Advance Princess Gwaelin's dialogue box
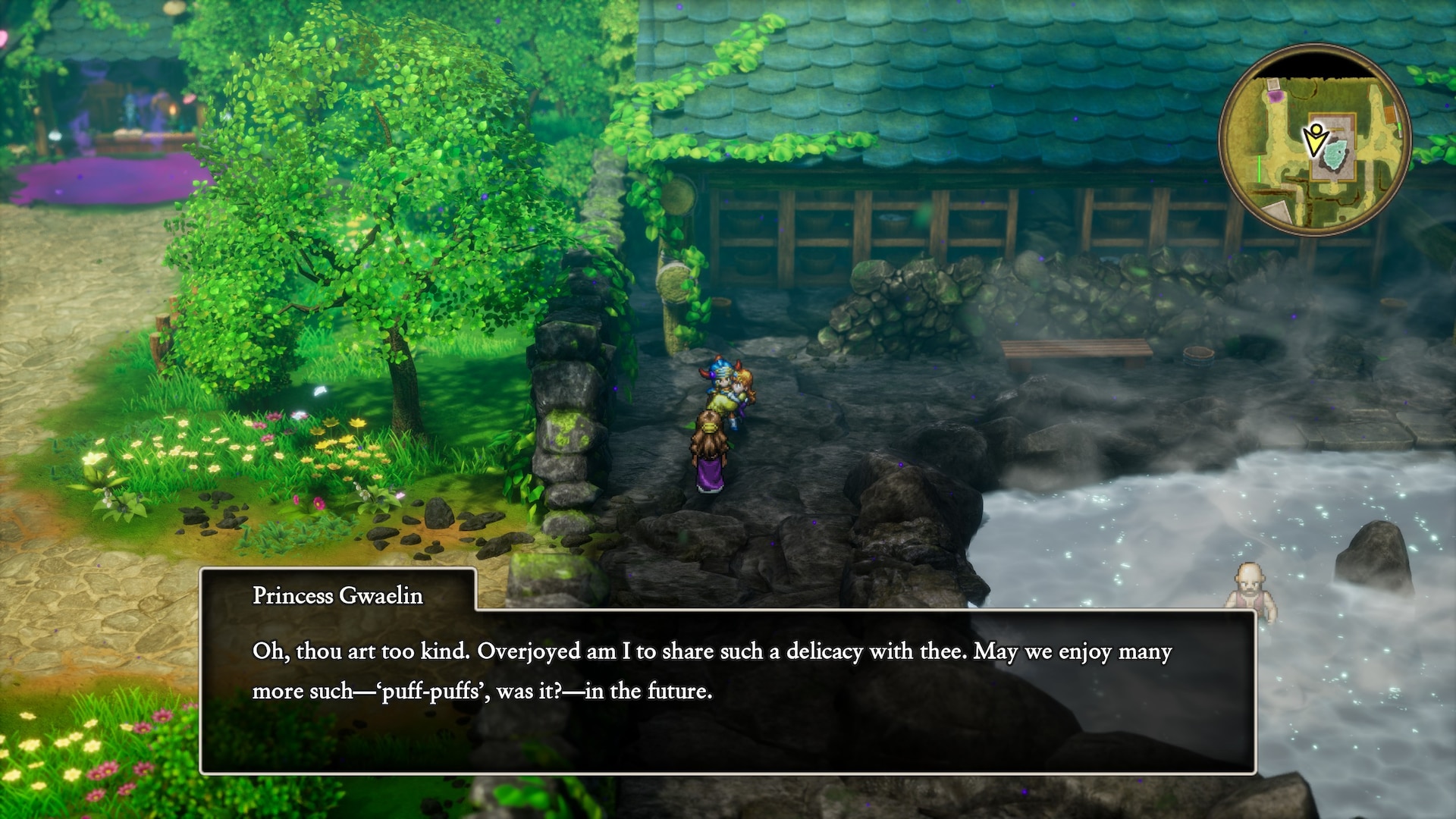This screenshot has height=819, width=1456. point(727,690)
